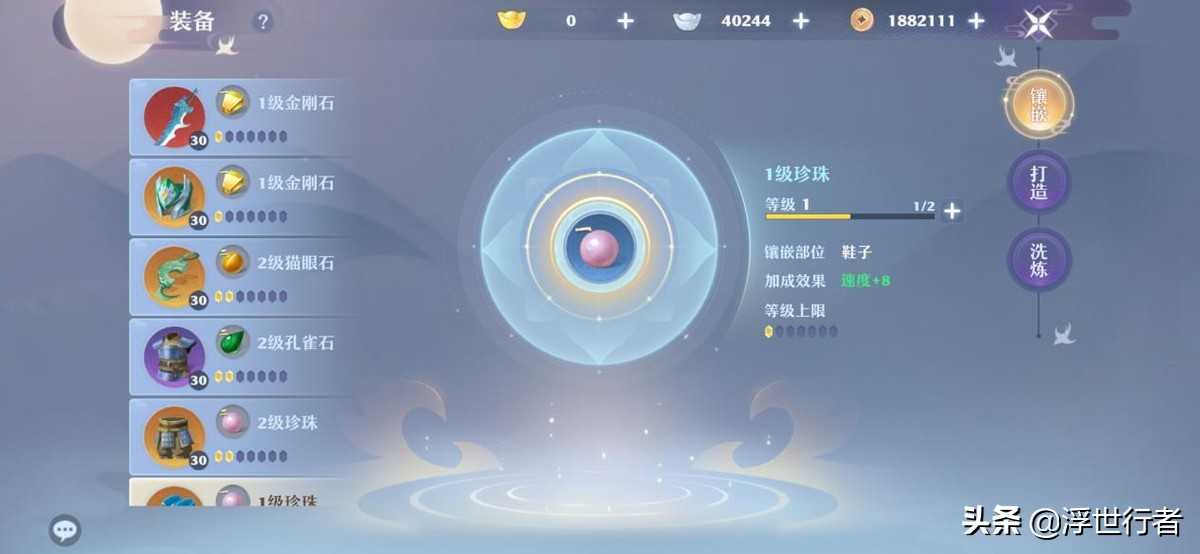
Task: Switch to the 打造 forging tab
Action: pos(1038,182)
